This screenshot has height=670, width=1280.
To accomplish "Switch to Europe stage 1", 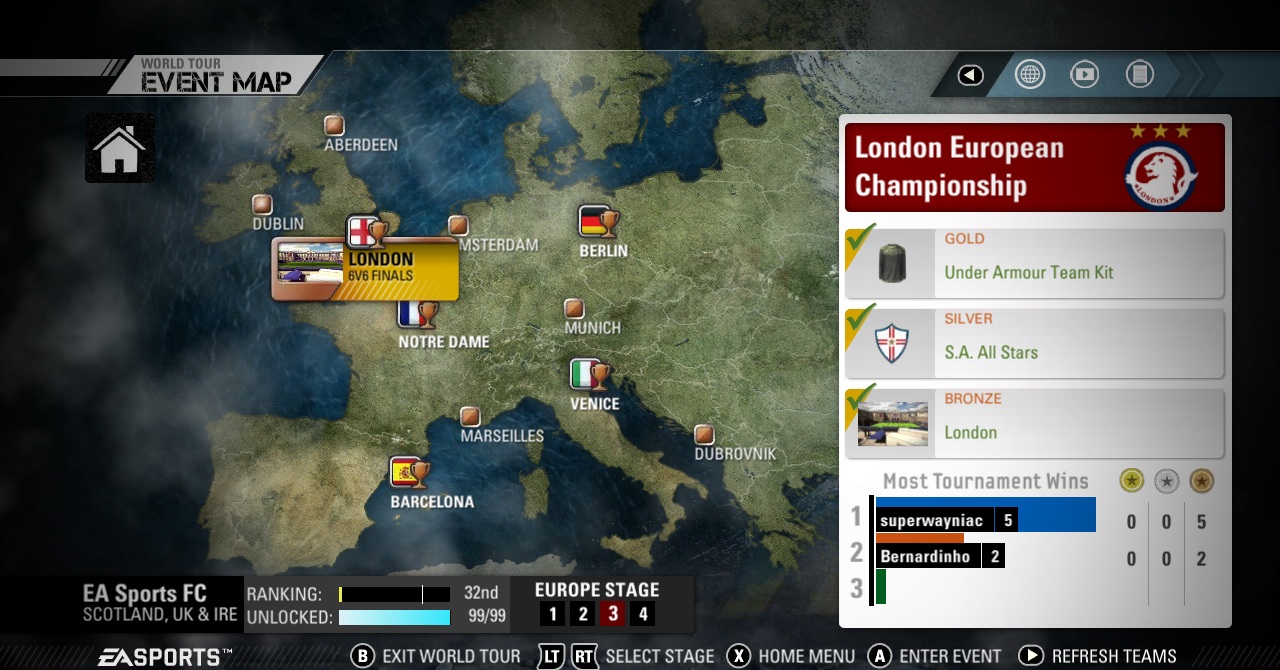I will click(x=553, y=614).
